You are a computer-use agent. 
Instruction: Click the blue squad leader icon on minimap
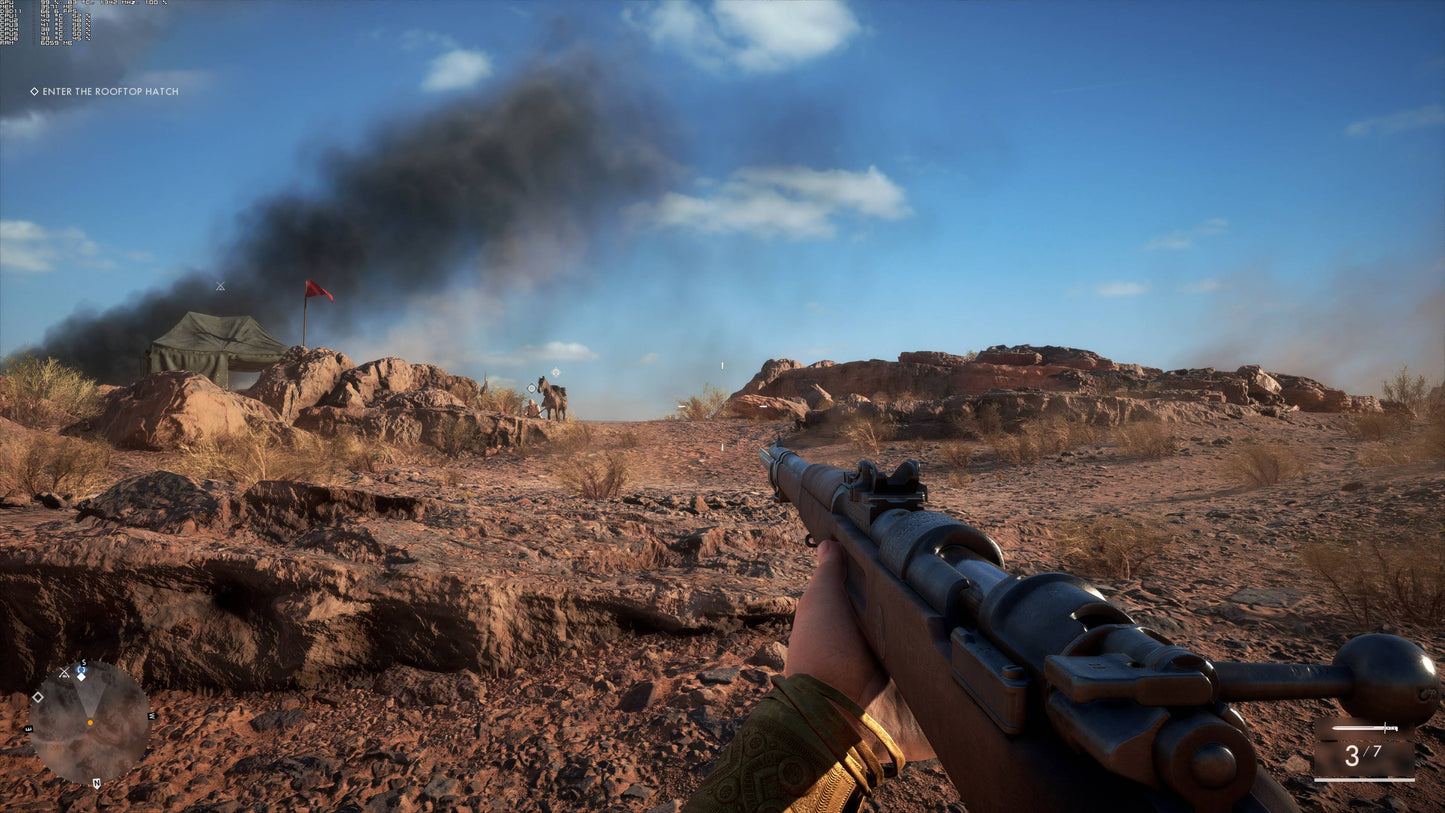point(81,669)
